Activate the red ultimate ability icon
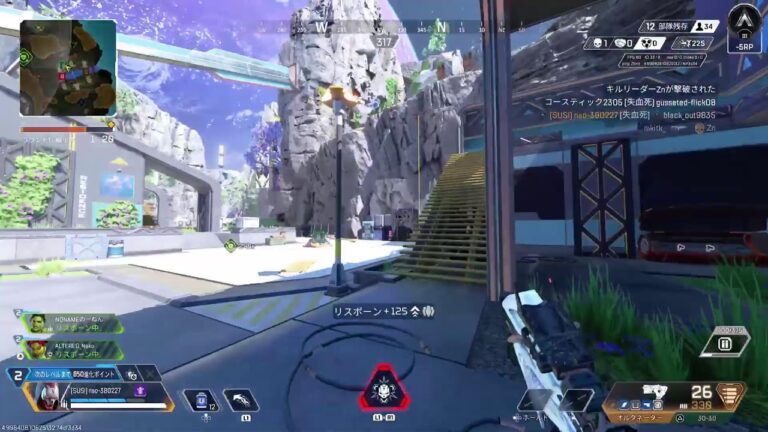 coord(384,389)
